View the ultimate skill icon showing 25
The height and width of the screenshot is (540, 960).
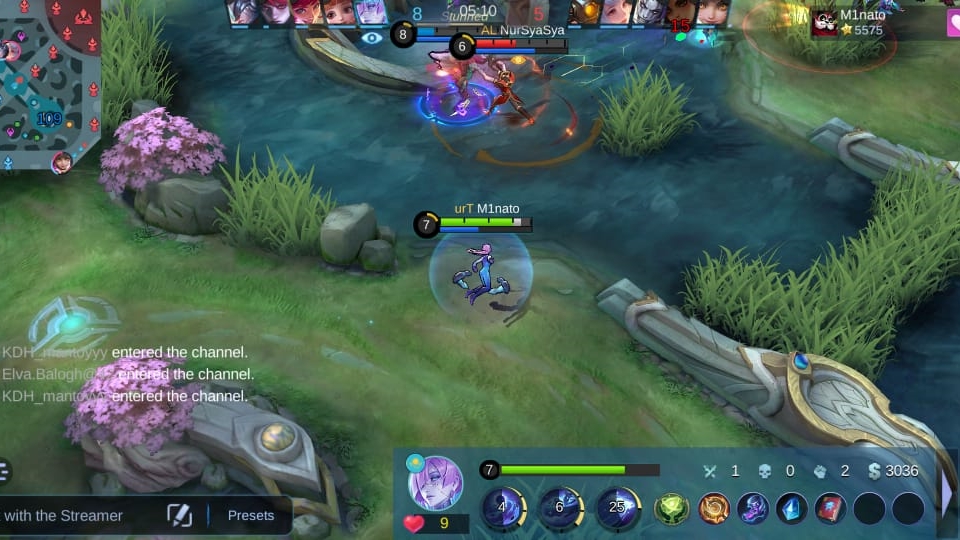pyautogui.click(x=618, y=508)
